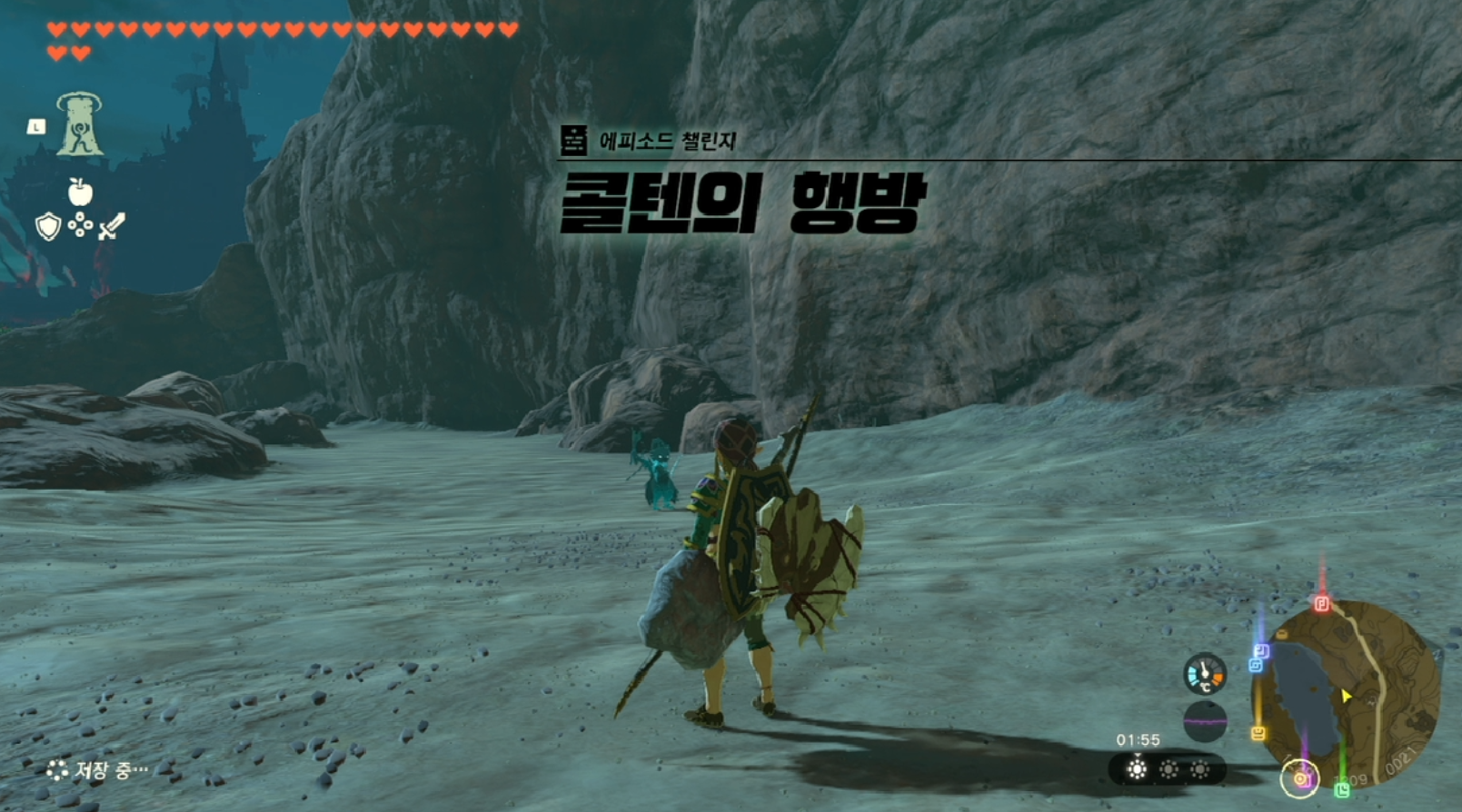Open the shield quick-select icon

[x=48, y=226]
